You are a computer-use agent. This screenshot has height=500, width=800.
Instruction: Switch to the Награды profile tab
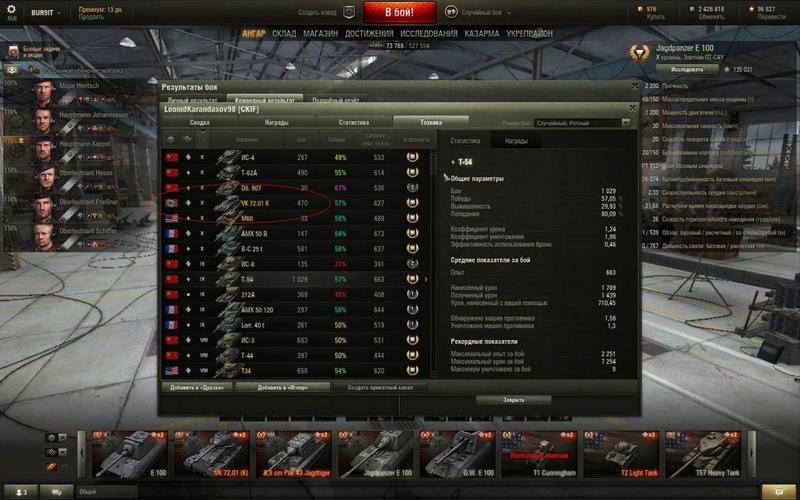coord(277,122)
